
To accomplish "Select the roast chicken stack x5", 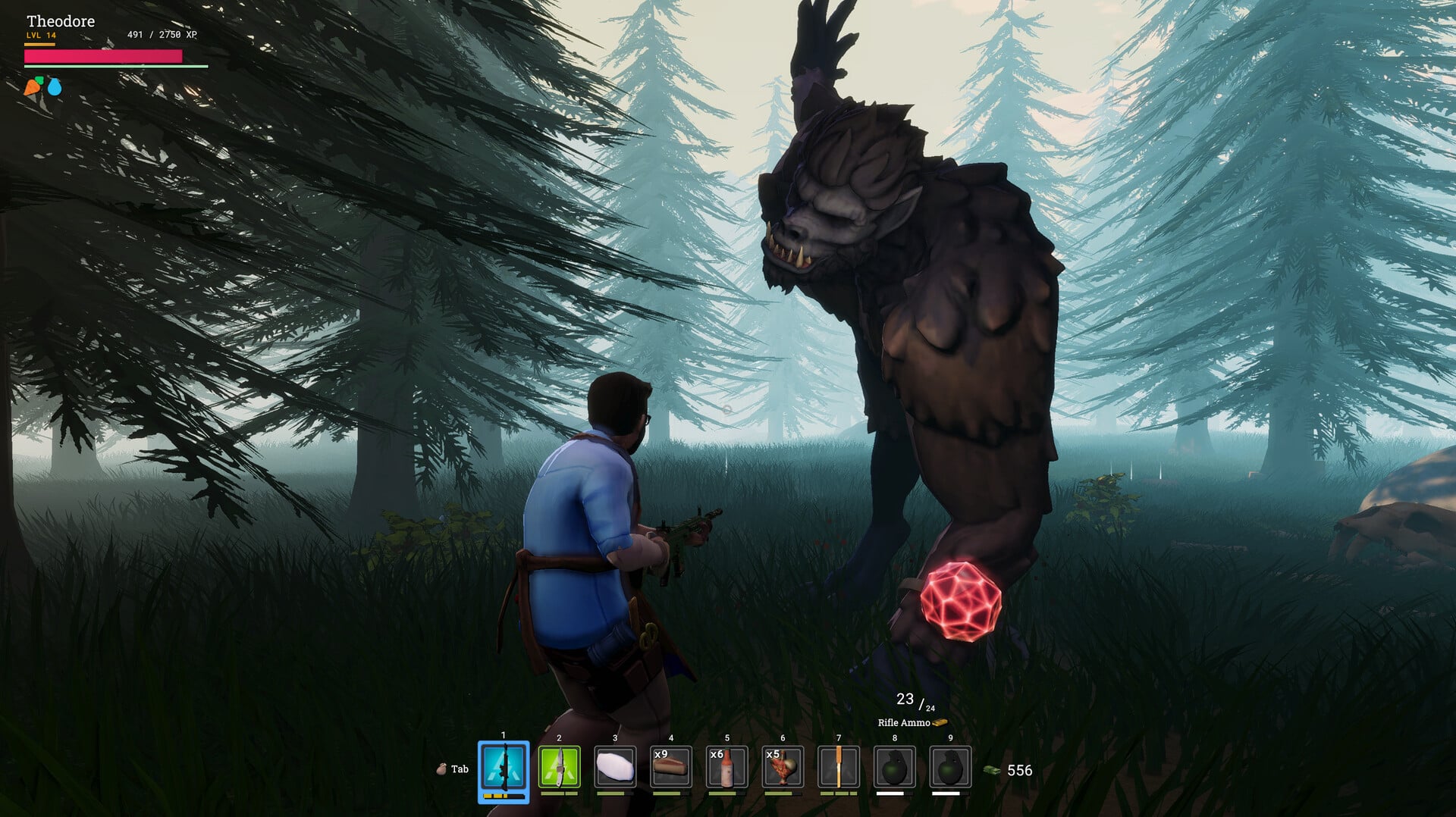I will tap(783, 767).
